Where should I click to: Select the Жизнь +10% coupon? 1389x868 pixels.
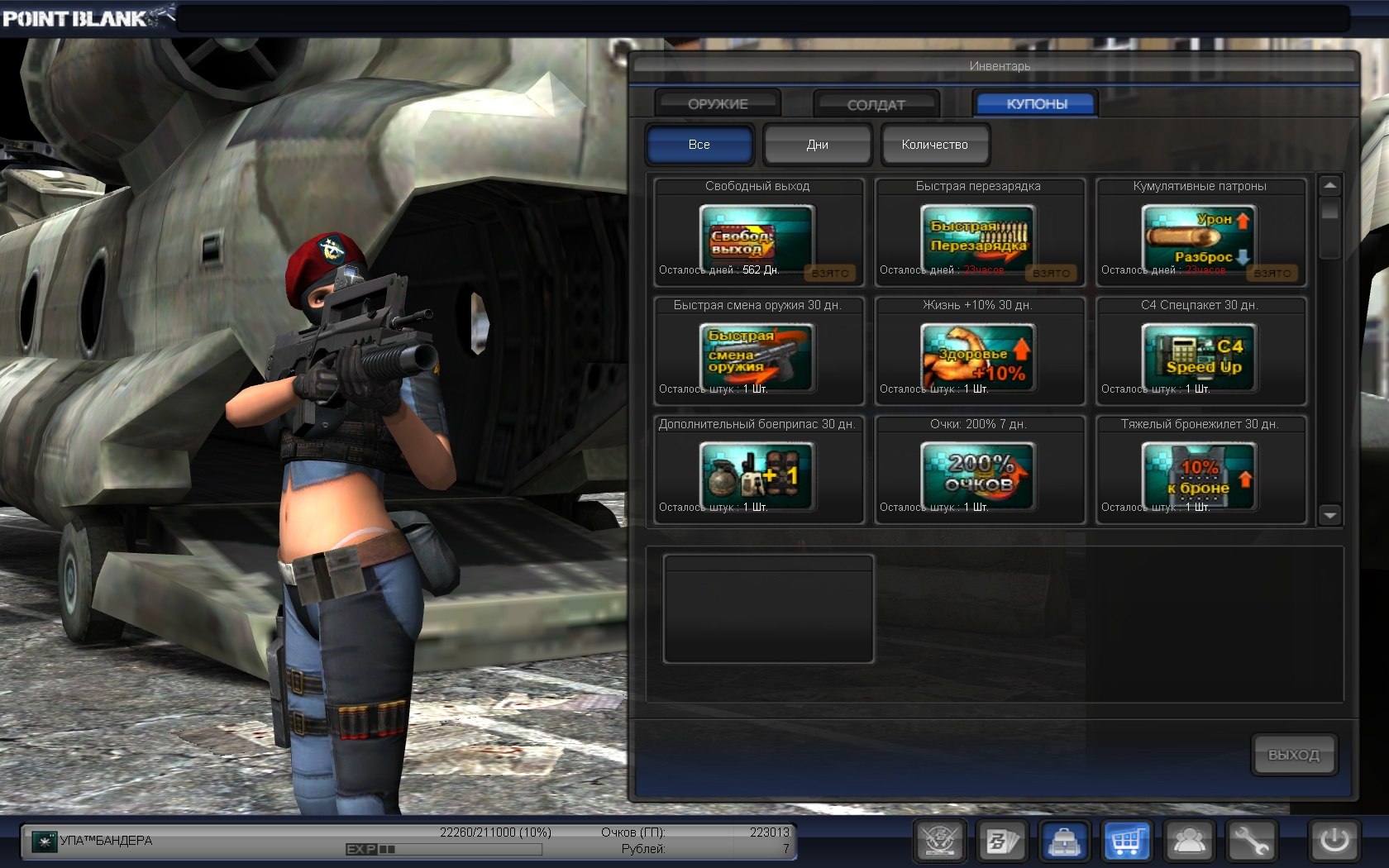979,357
